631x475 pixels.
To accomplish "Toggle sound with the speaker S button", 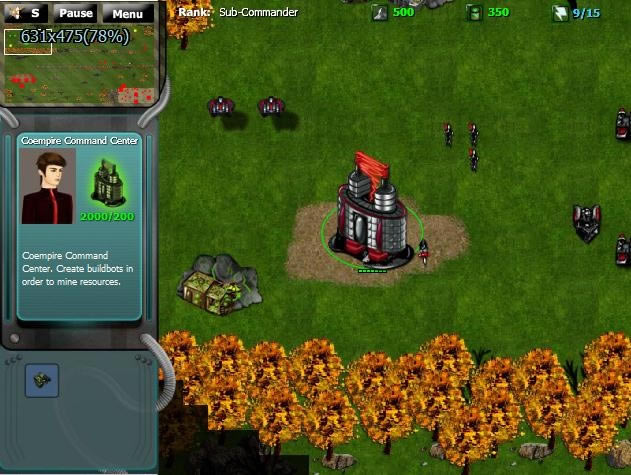I will point(26,13).
